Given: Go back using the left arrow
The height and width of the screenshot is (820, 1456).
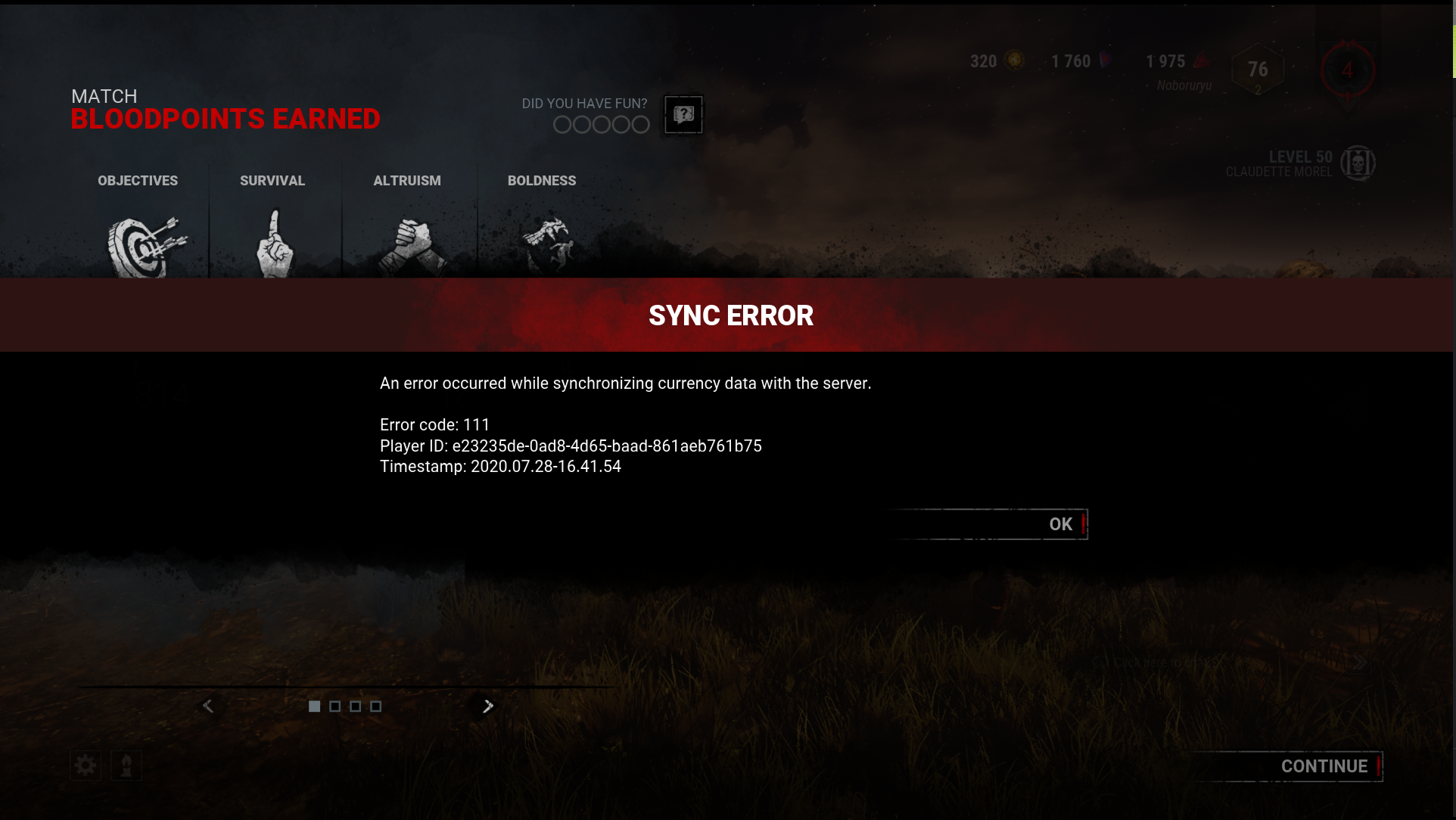Looking at the screenshot, I should [208, 705].
